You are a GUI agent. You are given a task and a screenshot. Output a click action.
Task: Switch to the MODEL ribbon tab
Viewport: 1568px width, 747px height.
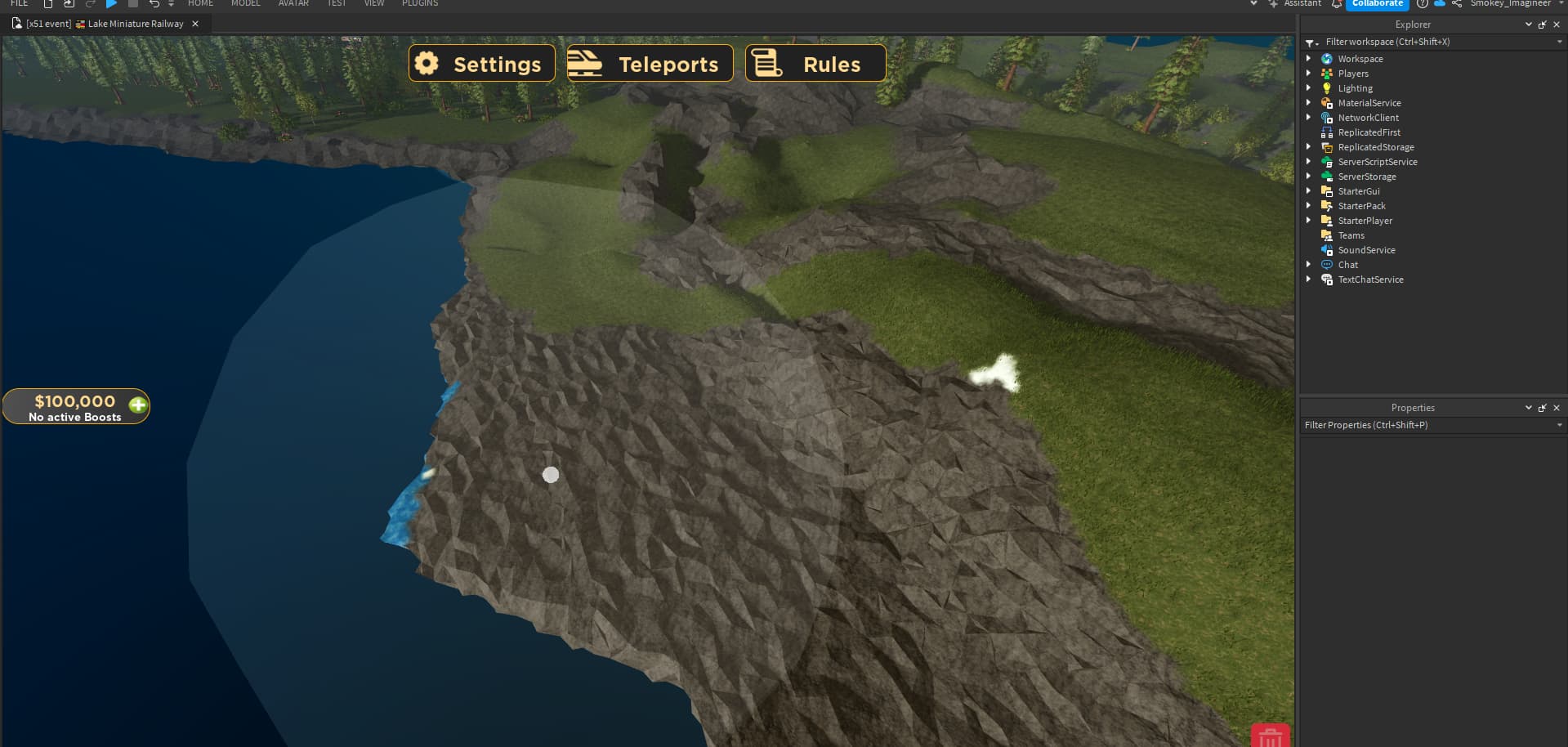(245, 4)
